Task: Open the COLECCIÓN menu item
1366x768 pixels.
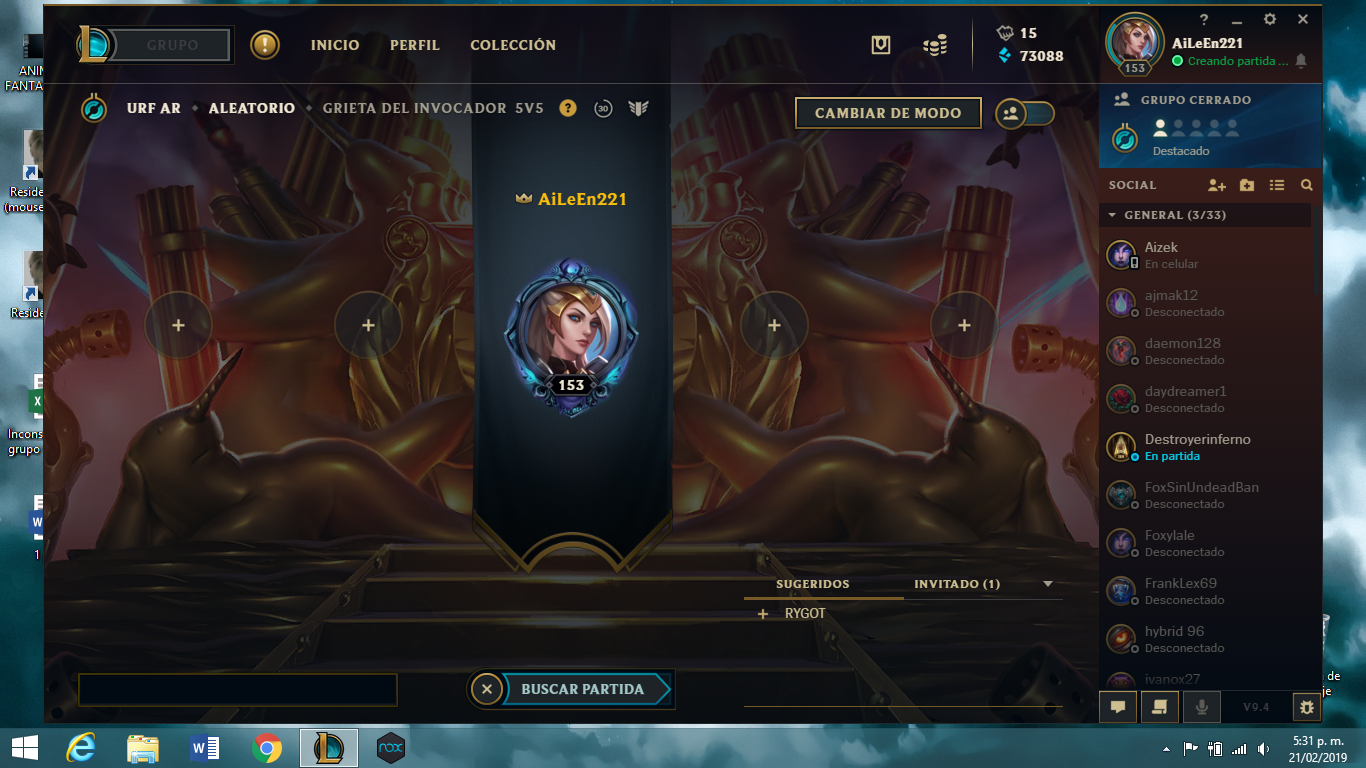Action: 512,45
